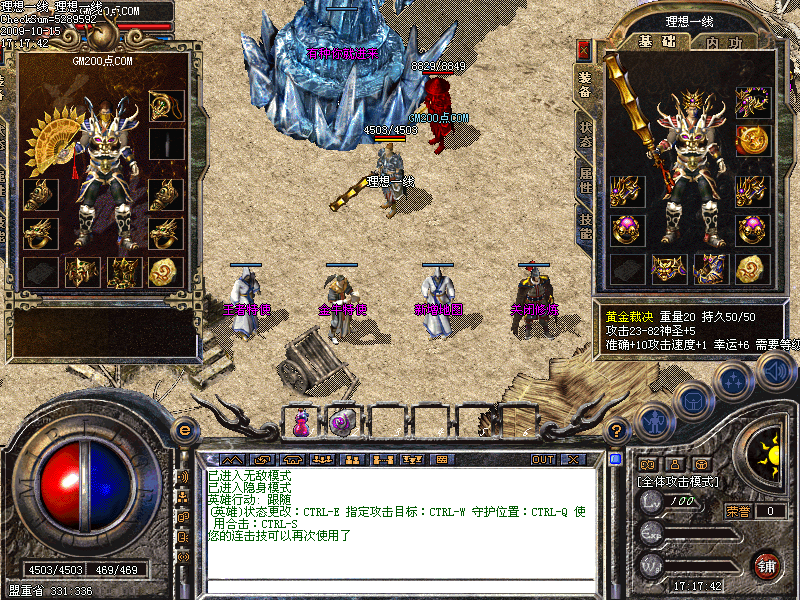
Task: Click the round 'e' button left of hotbar
Action: pyautogui.click(x=183, y=430)
